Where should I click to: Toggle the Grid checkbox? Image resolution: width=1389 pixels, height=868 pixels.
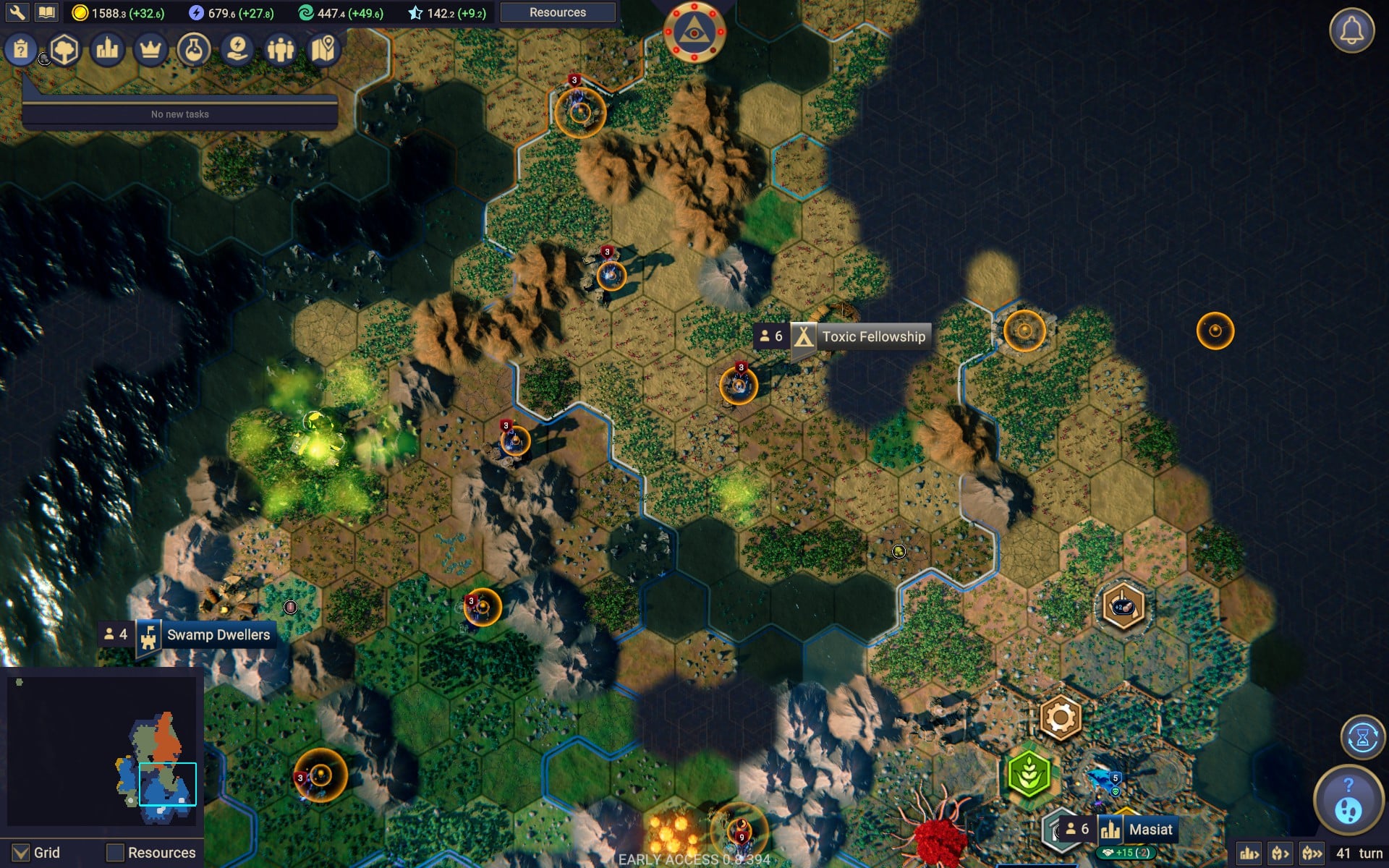(x=22, y=853)
